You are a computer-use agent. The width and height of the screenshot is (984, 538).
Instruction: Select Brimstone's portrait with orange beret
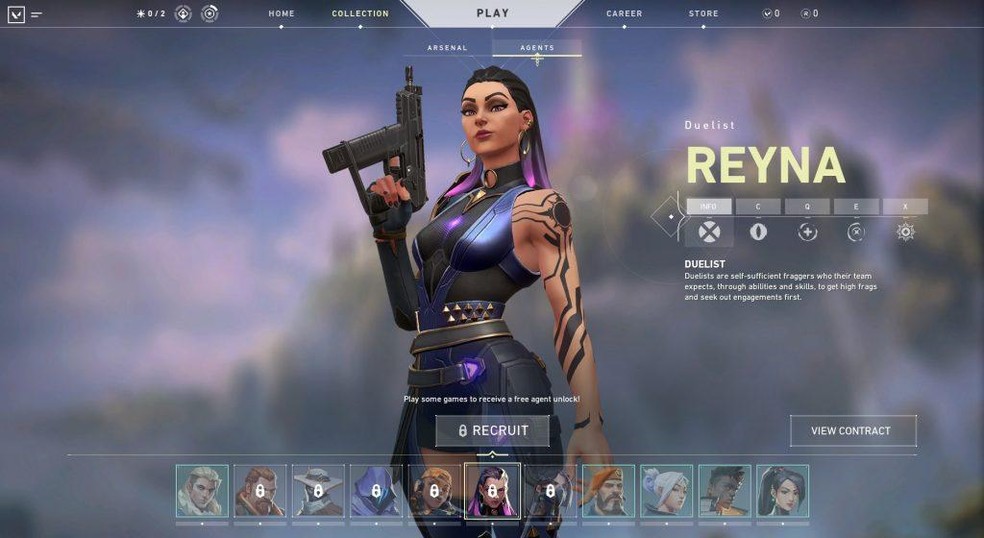pyautogui.click(x=608, y=491)
